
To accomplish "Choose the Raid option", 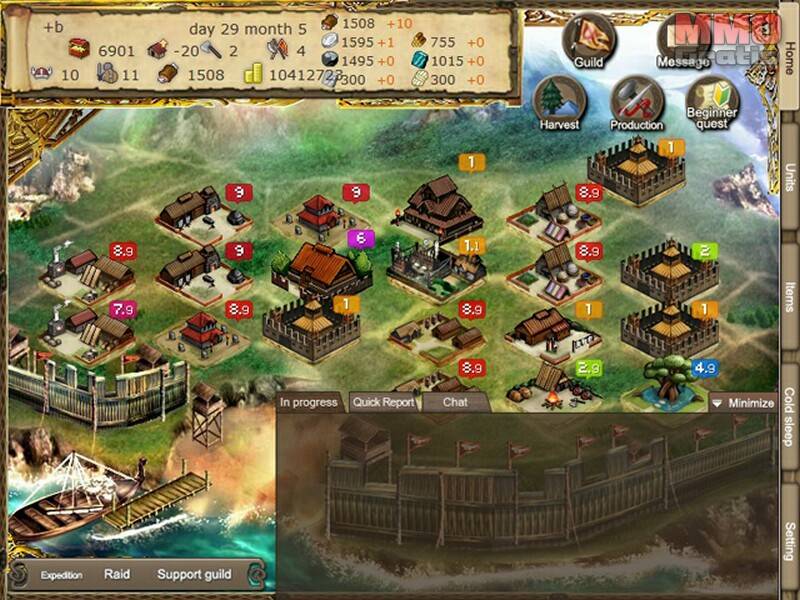I will [117, 575].
